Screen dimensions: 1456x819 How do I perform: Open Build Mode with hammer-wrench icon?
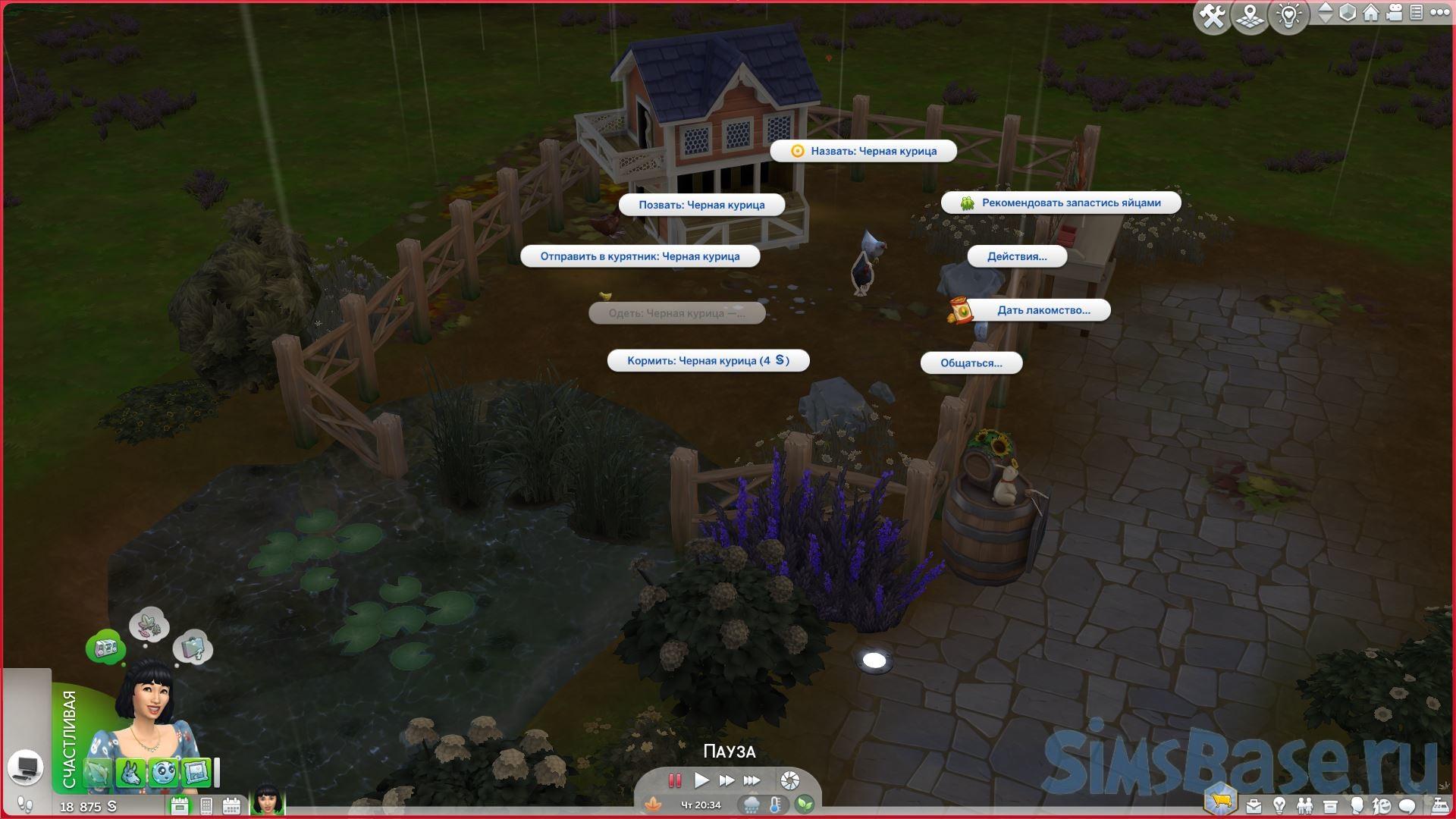[x=1212, y=16]
